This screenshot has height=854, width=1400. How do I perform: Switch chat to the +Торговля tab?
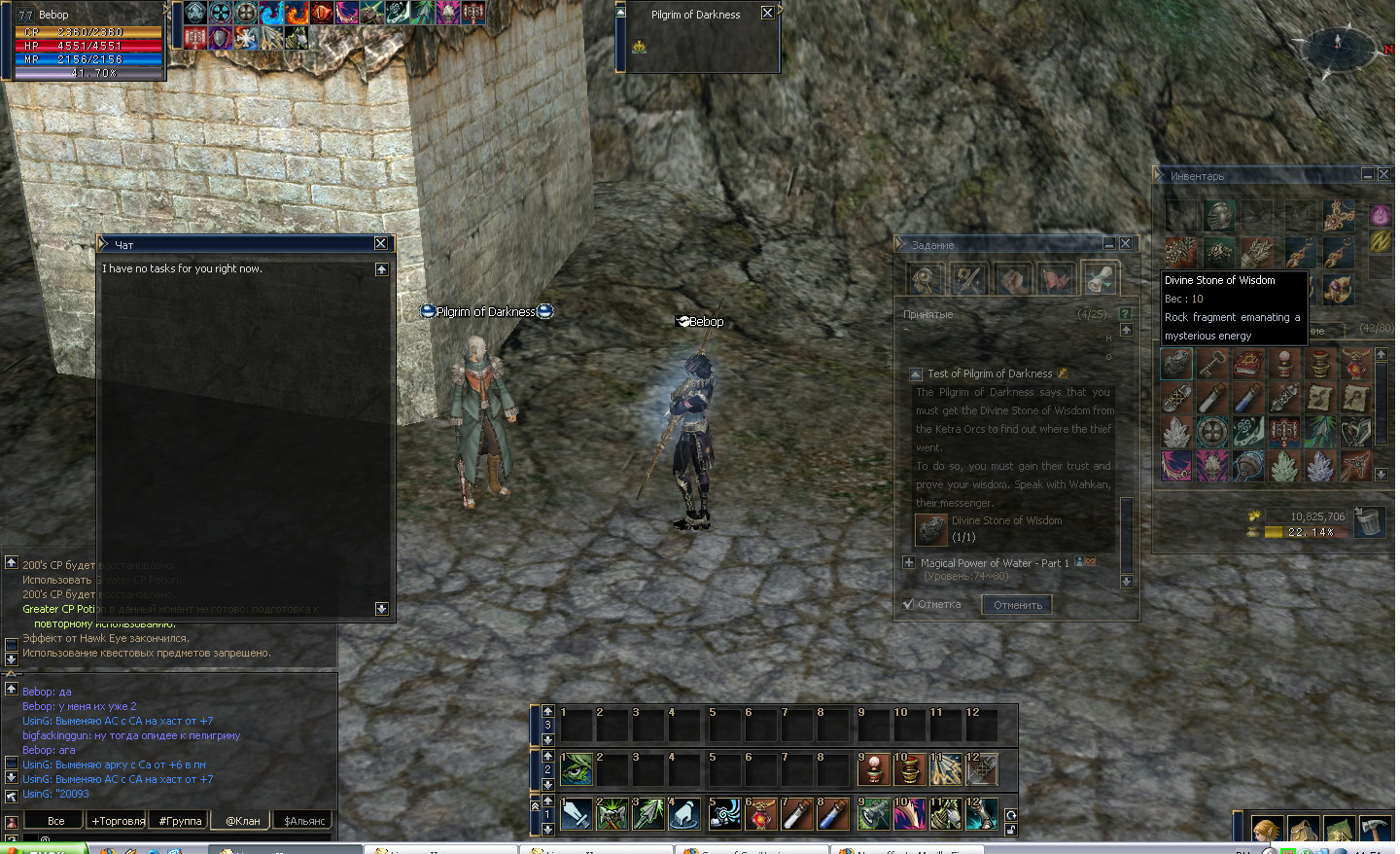[119, 821]
